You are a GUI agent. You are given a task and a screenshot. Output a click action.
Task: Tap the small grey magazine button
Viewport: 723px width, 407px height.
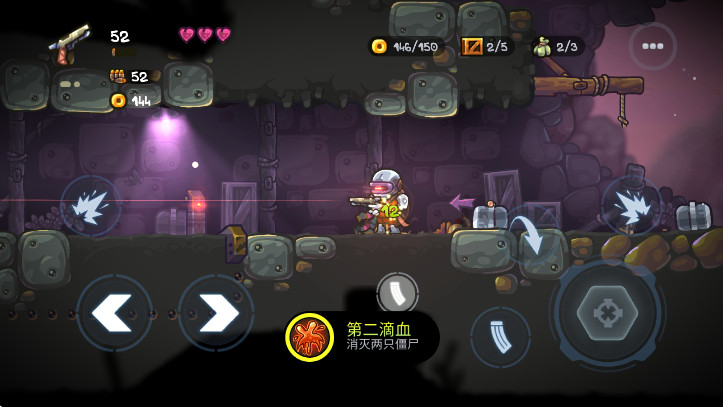[396, 293]
